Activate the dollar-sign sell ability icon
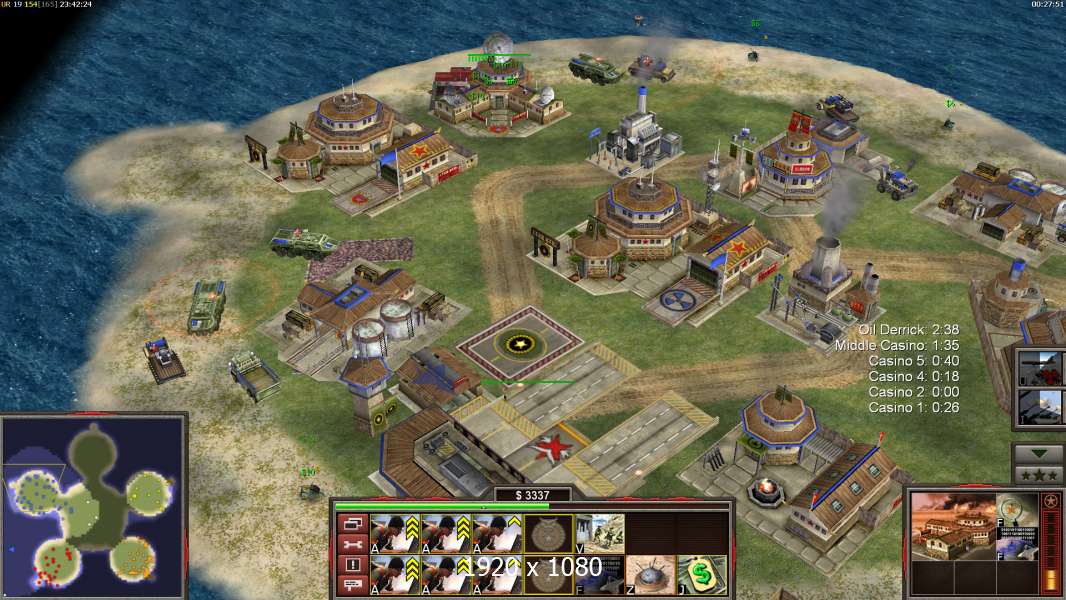 (702, 573)
